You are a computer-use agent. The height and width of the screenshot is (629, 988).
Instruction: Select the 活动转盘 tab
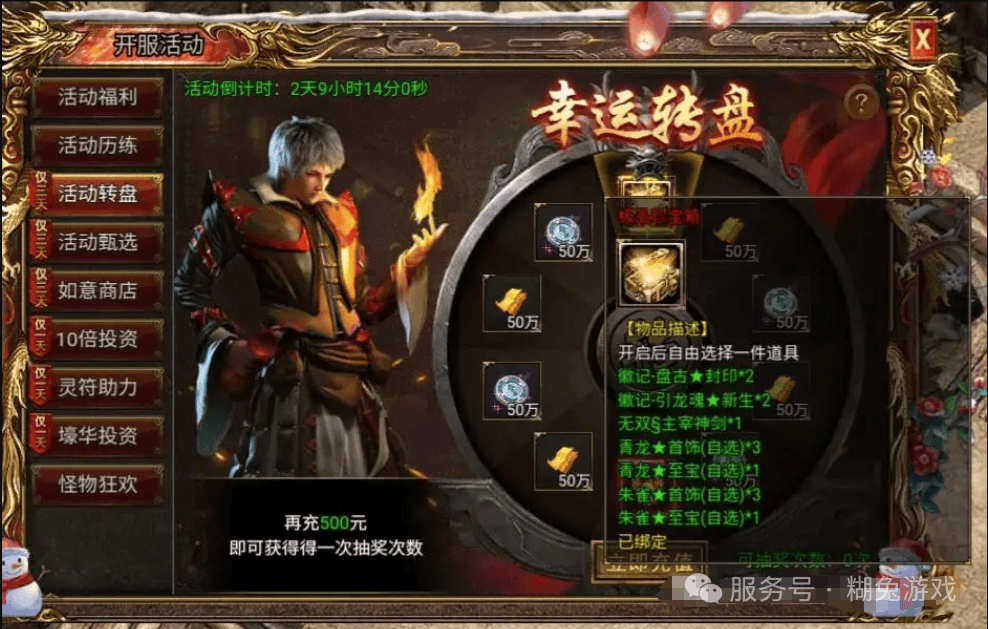point(97,194)
